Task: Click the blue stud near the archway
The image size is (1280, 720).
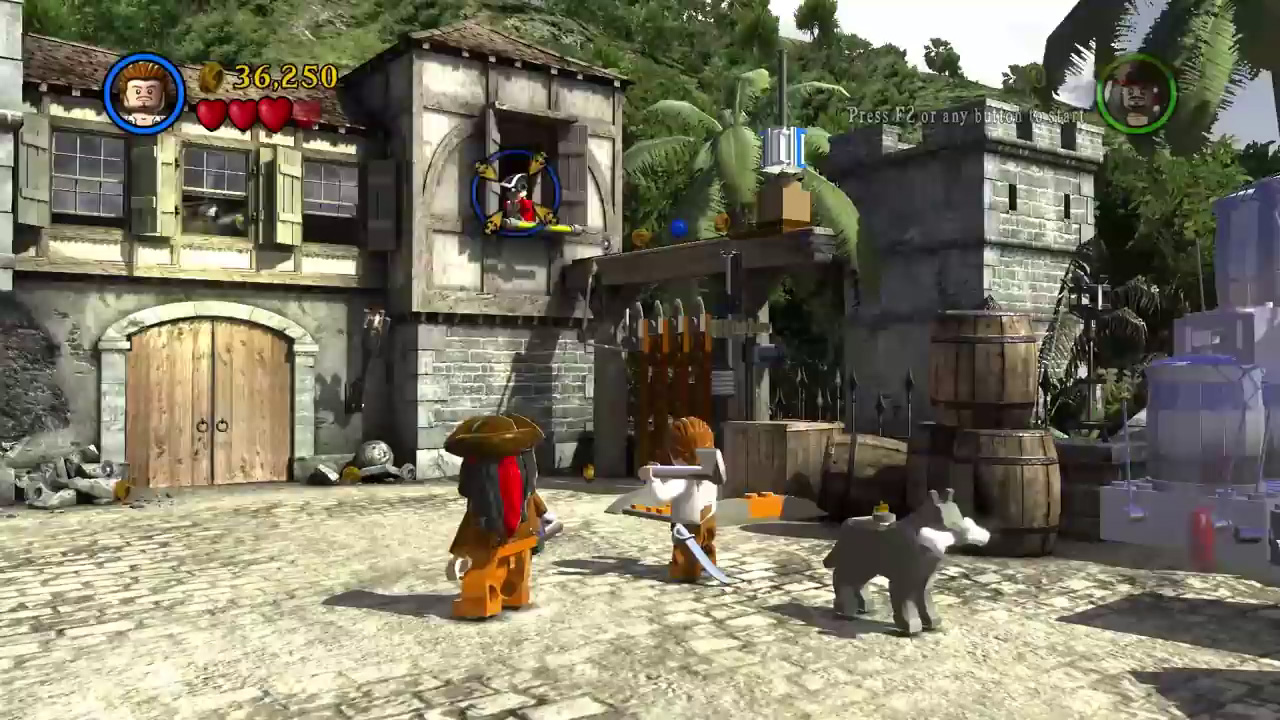Action: pyautogui.click(x=678, y=227)
